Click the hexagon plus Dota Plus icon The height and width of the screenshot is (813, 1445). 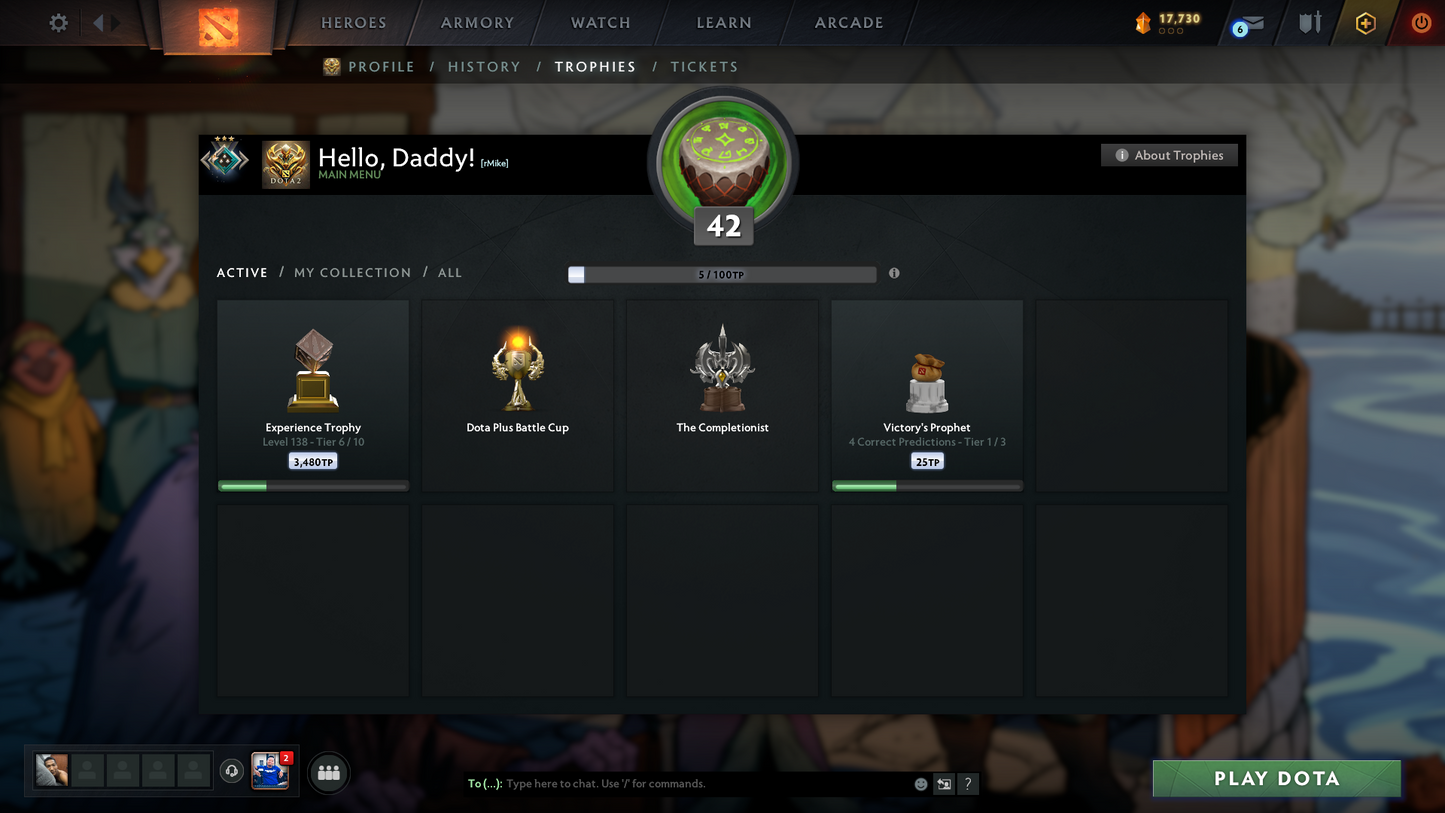1366,23
